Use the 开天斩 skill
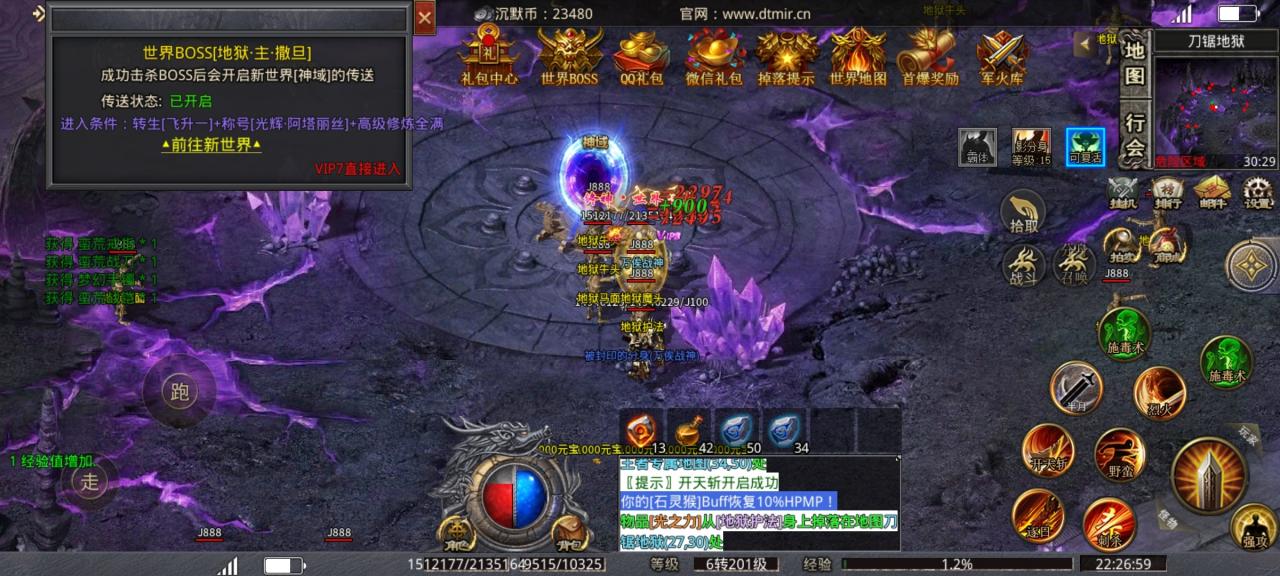Image resolution: width=1280 pixels, height=576 pixels. [1048, 451]
